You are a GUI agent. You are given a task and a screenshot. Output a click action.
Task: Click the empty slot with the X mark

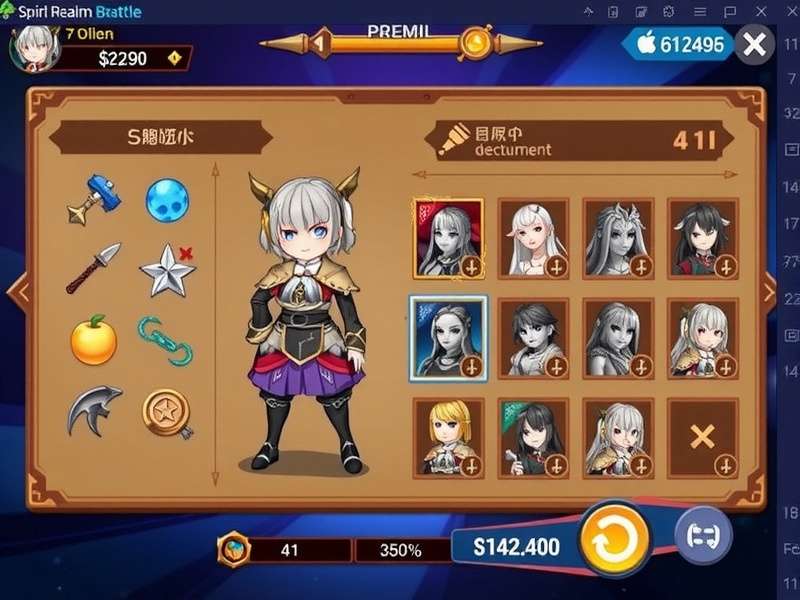(703, 437)
